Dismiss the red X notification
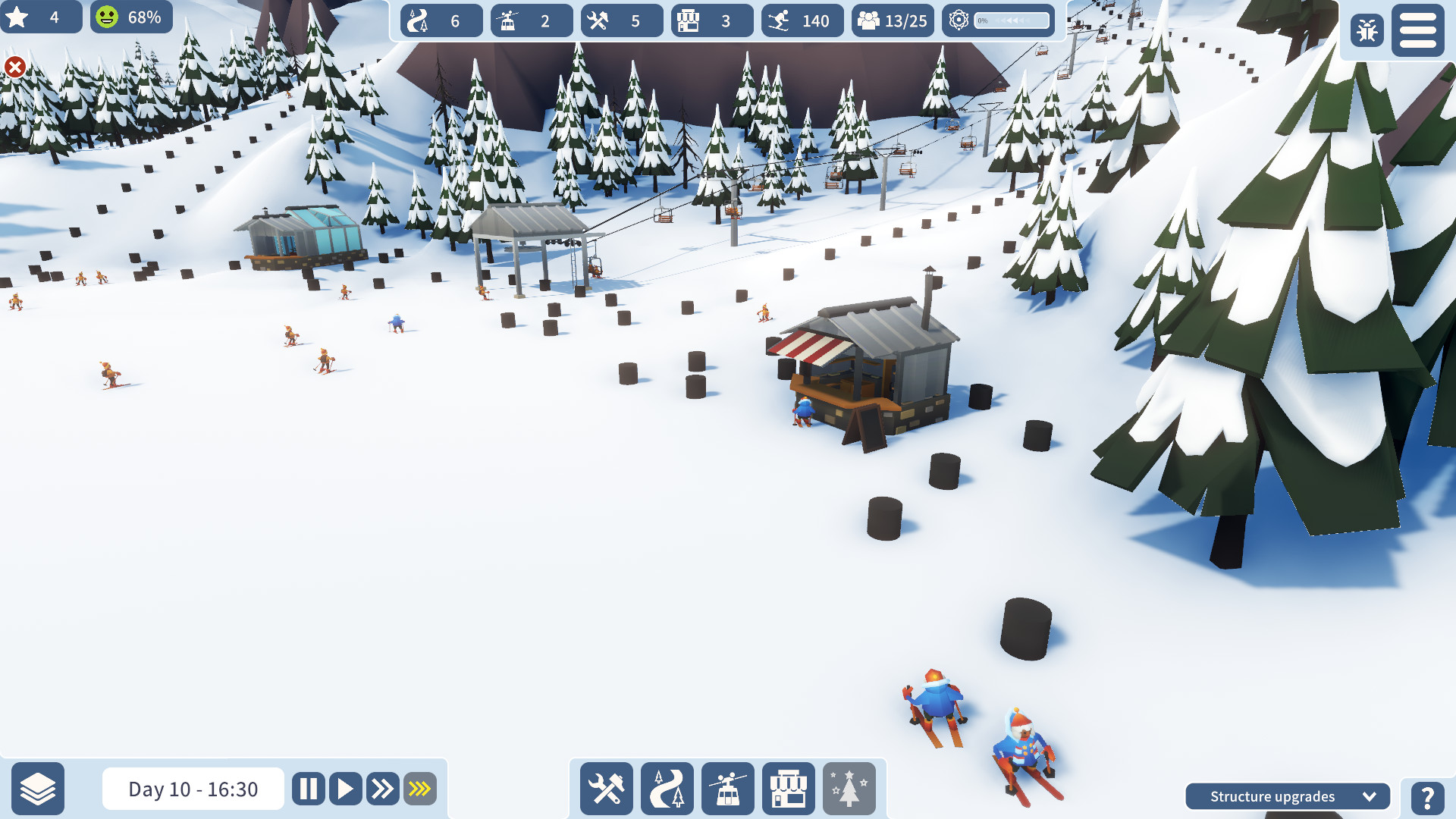Screen dimensions: 1456x819 pos(14,67)
